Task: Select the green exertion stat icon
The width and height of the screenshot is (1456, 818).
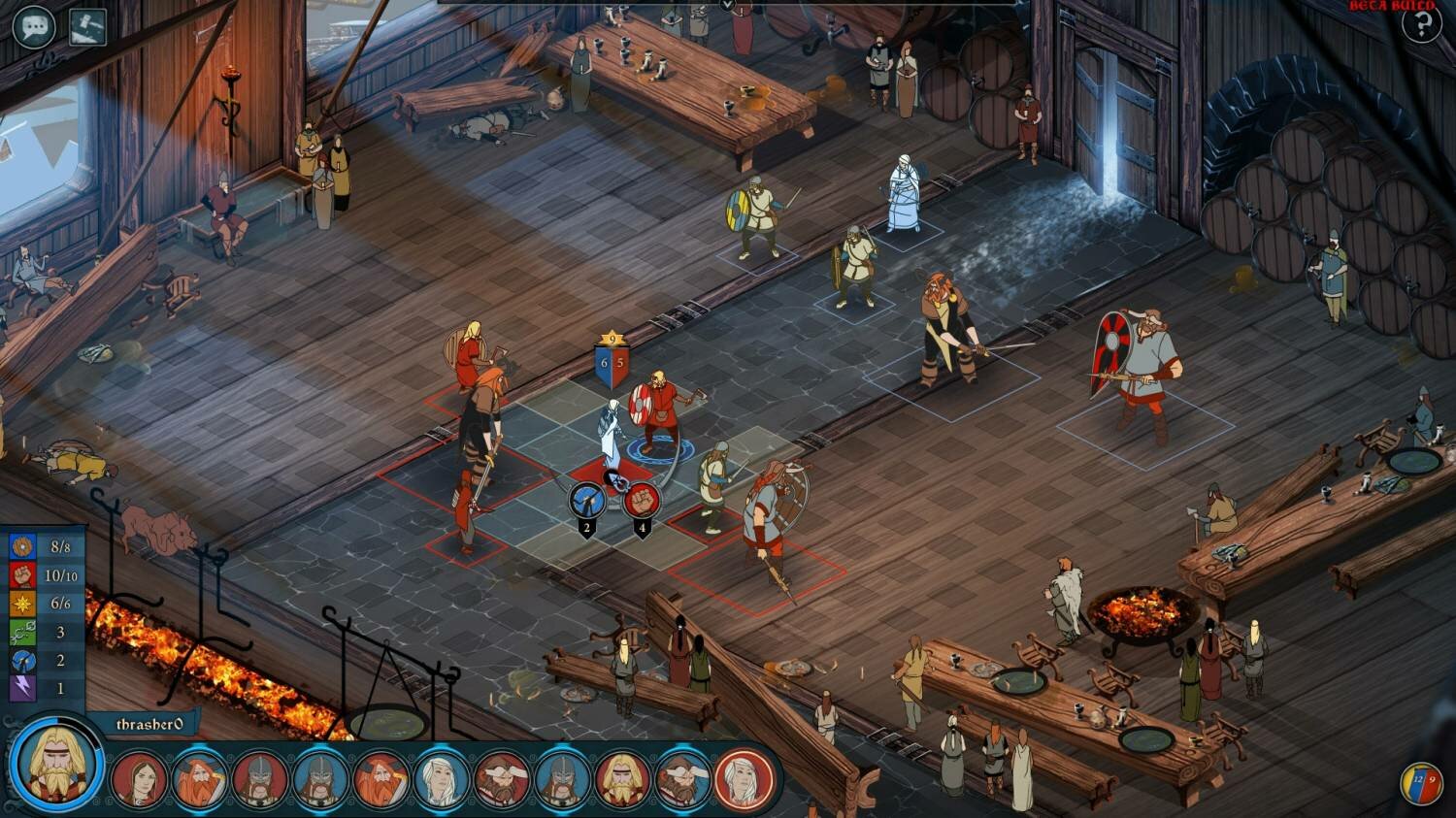Action: point(22,632)
